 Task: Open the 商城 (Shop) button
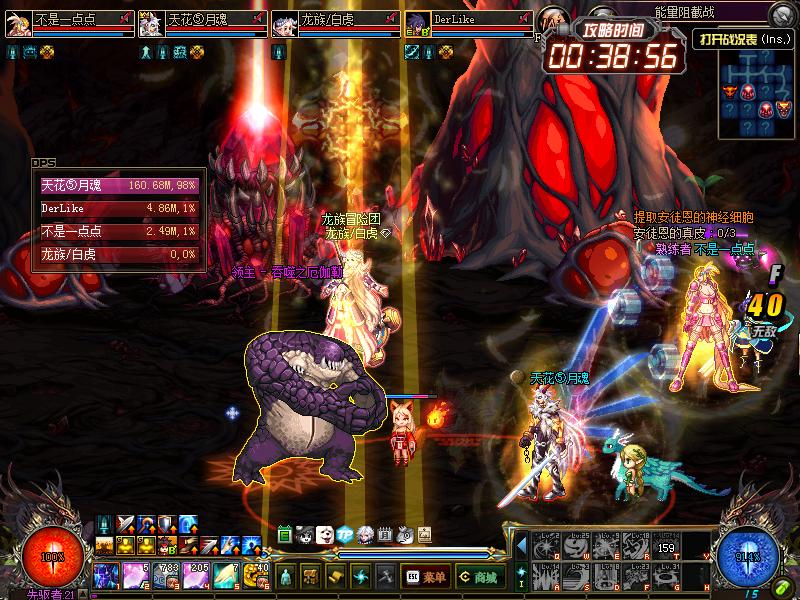479,577
